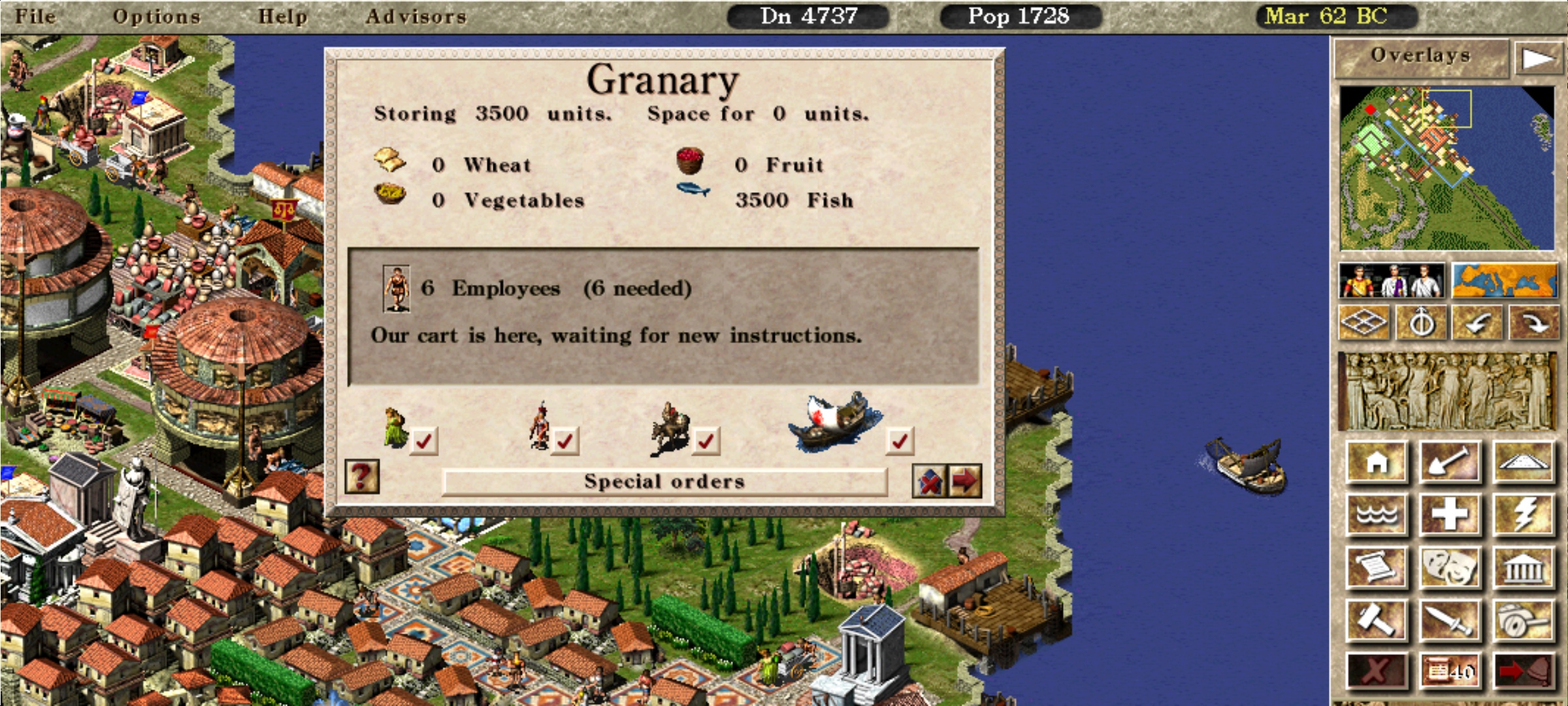The image size is (1568, 706).
Task: Select the security sword build button
Action: click(1450, 619)
